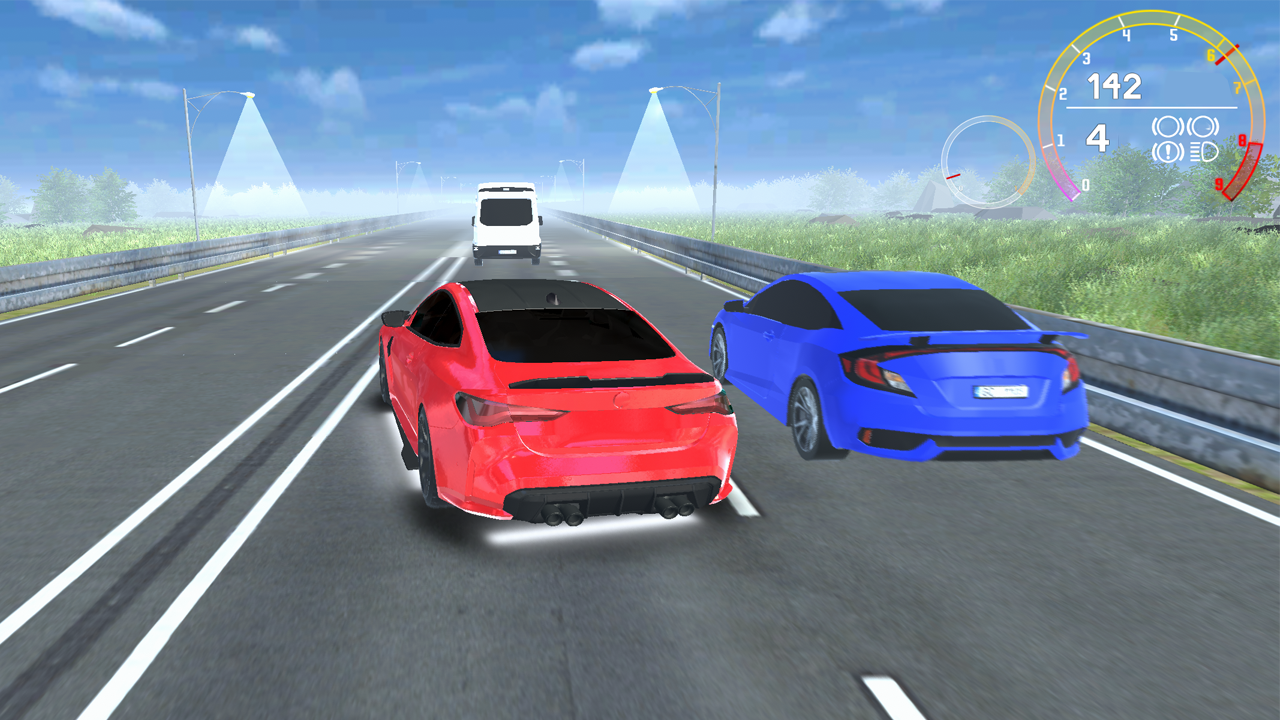
Task: Select the left traction control indicator
Action: pyautogui.click(x=1168, y=125)
